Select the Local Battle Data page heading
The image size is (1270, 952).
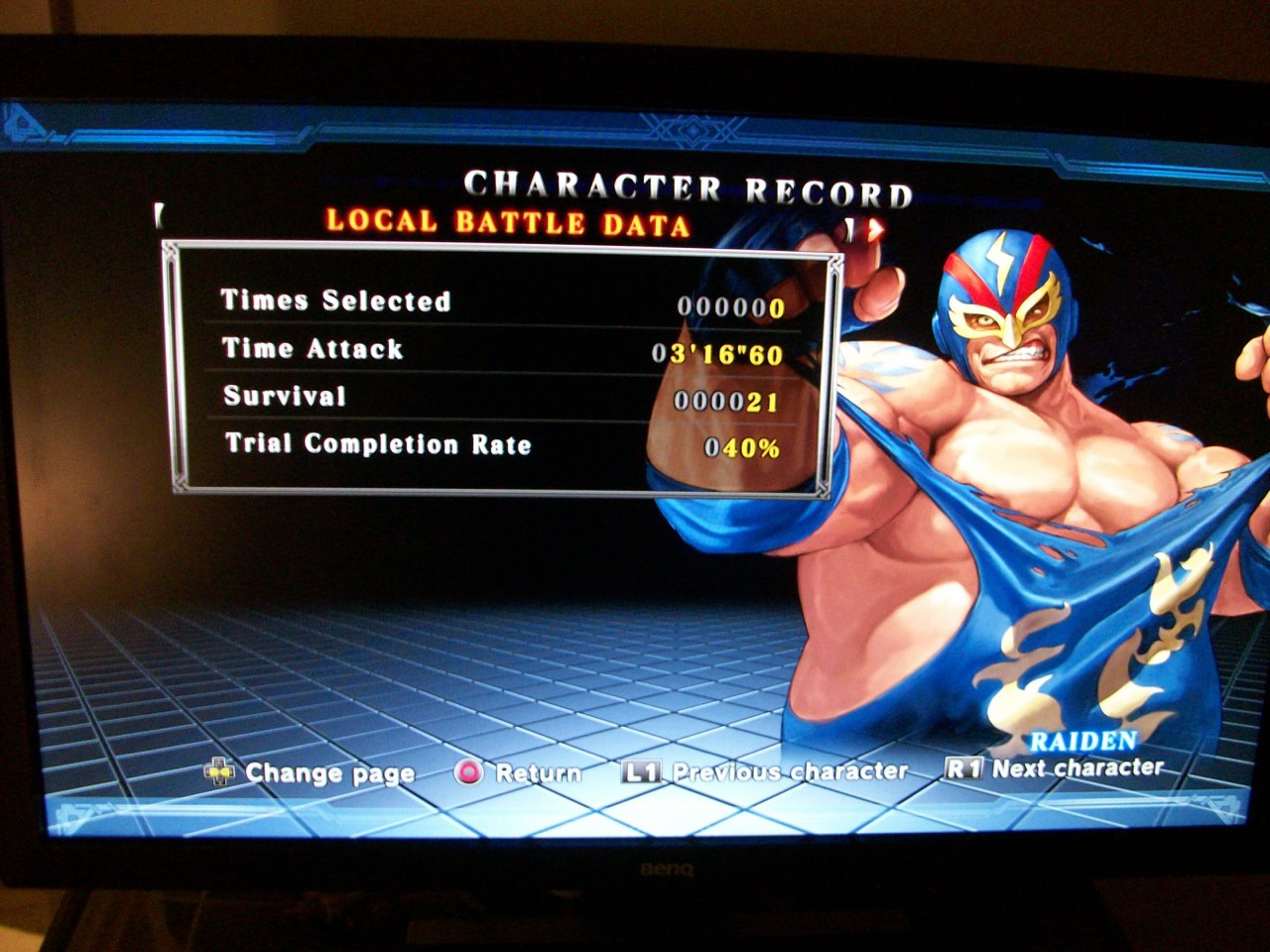(508, 222)
